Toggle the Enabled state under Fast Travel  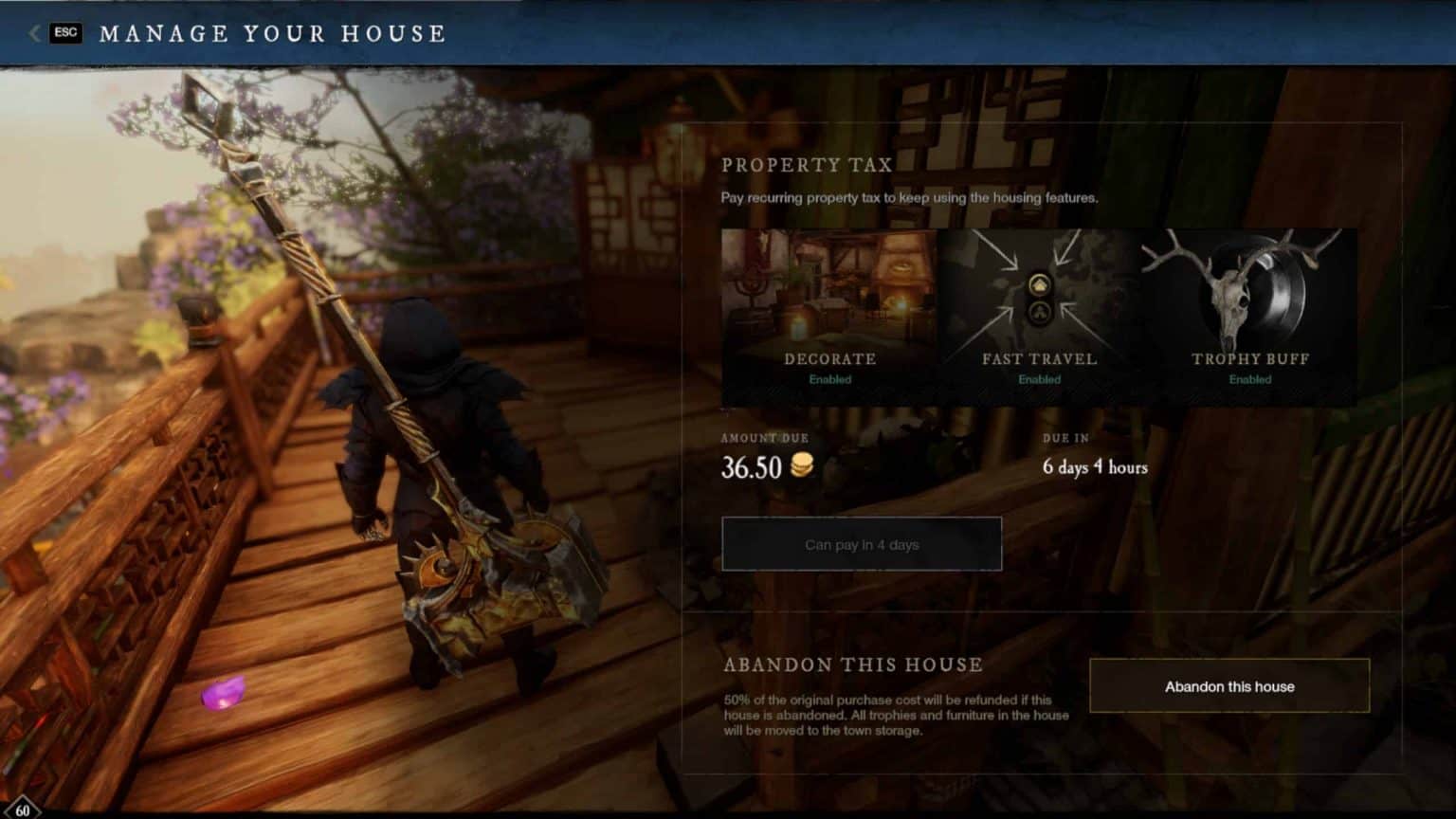1039,378
